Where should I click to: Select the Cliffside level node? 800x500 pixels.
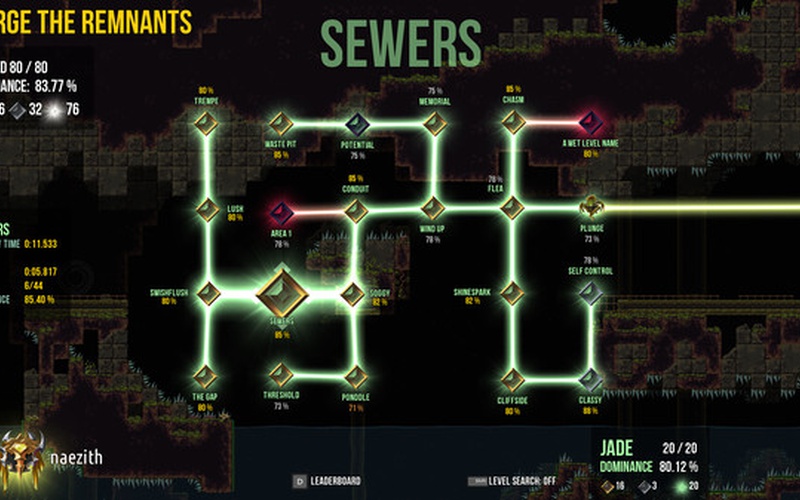512,379
